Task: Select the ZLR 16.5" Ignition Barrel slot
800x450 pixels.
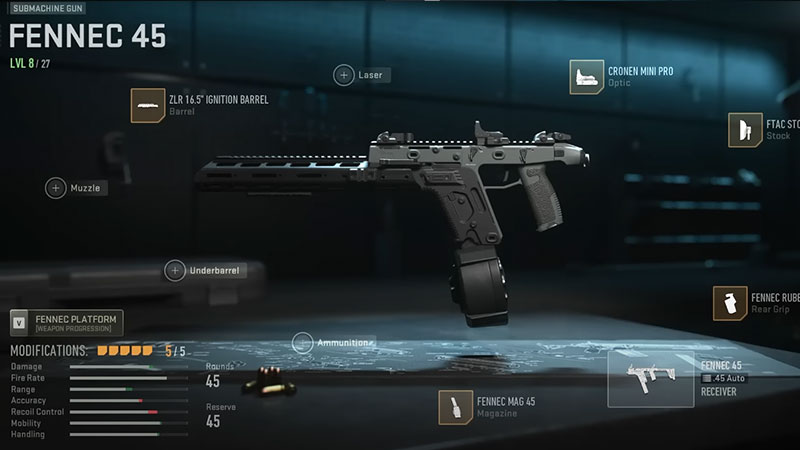Action: (x=149, y=105)
